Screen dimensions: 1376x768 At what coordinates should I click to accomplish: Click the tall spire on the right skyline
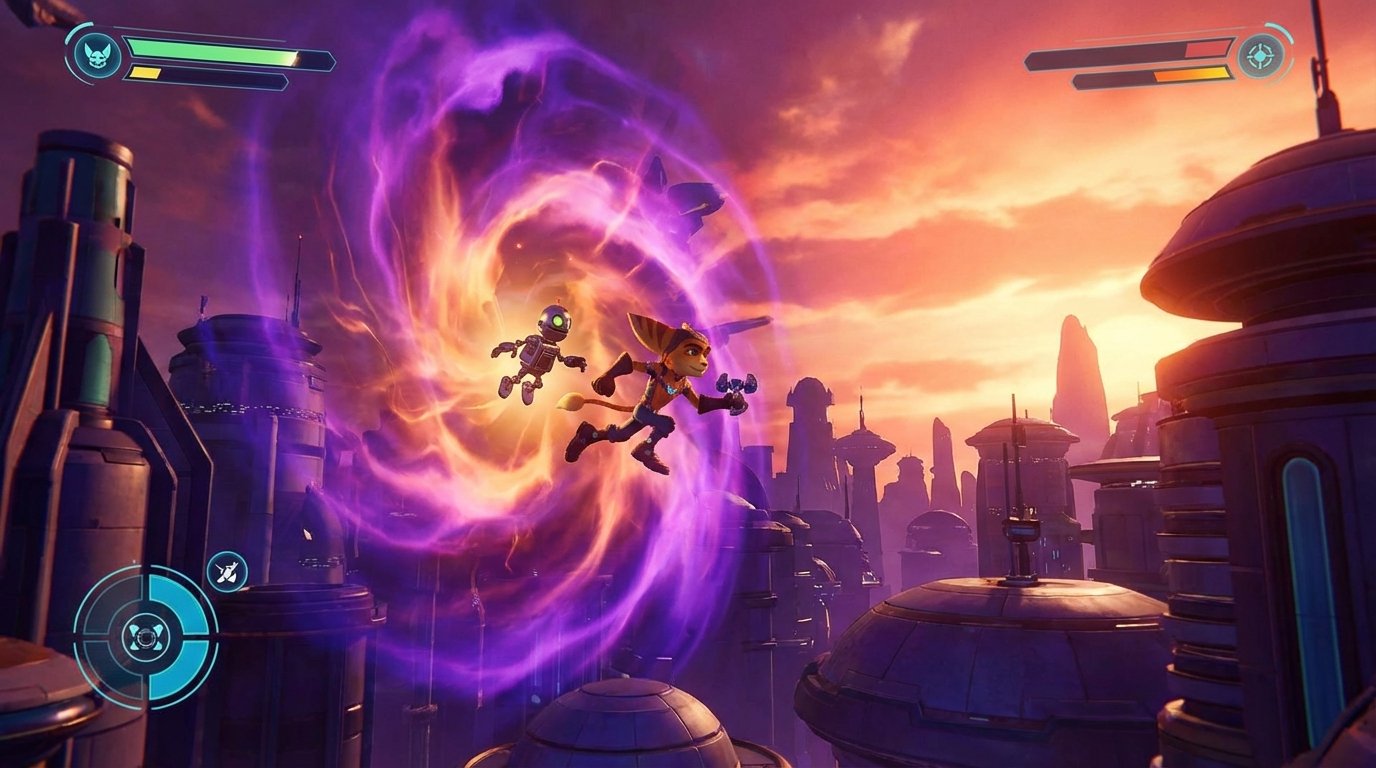pos(1077,370)
